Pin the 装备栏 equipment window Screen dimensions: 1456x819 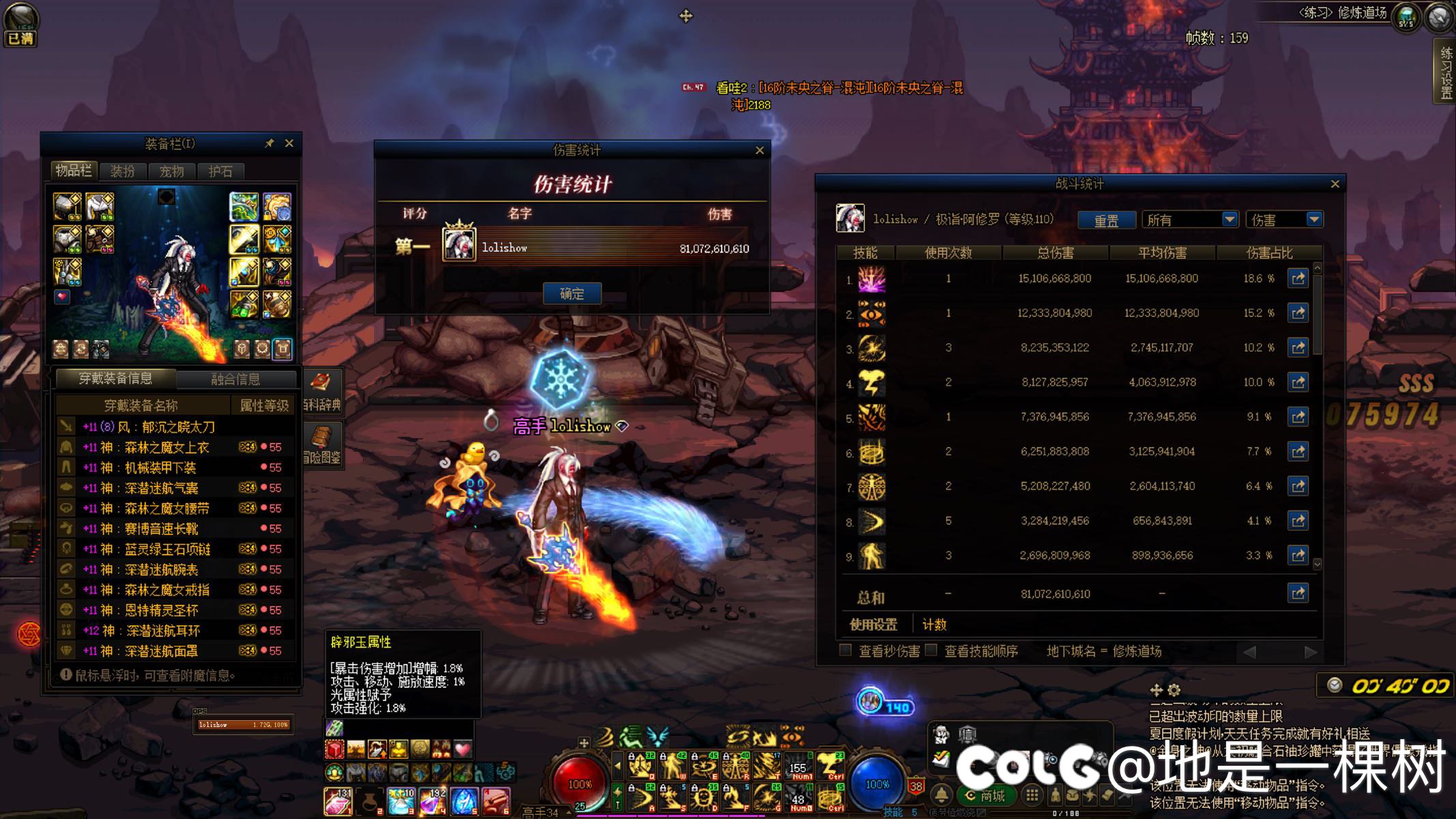pos(270,143)
